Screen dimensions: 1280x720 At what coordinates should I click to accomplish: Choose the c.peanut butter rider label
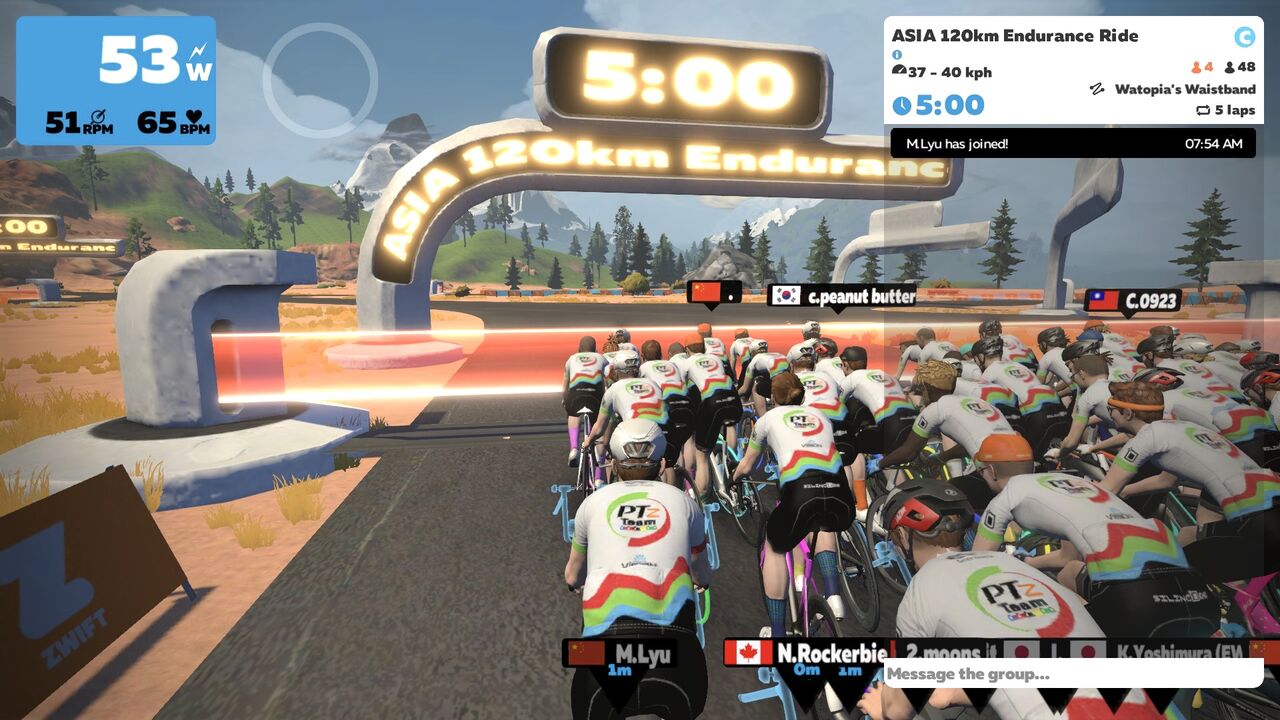tap(842, 296)
